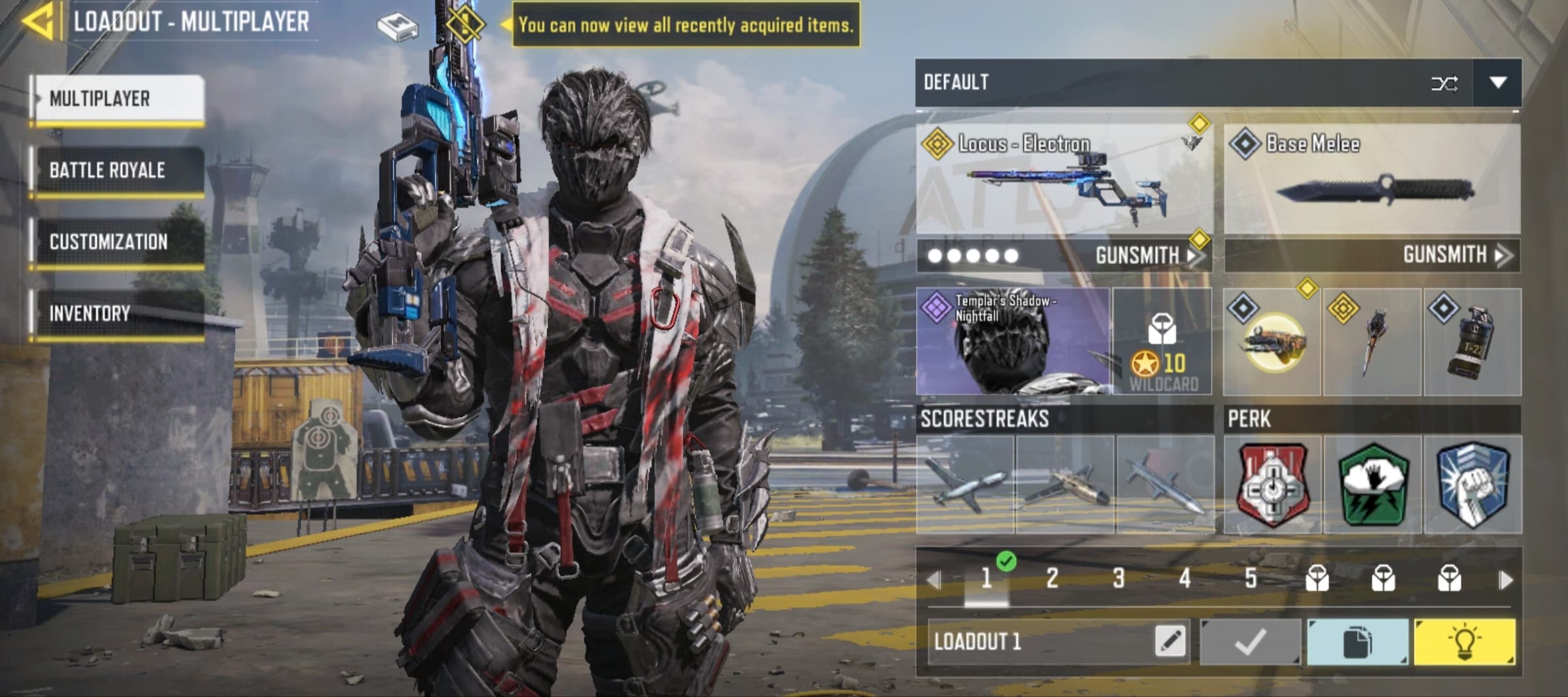The height and width of the screenshot is (697, 1568).
Task: Change the smoke grenade tactical slot
Action: [x=1473, y=342]
